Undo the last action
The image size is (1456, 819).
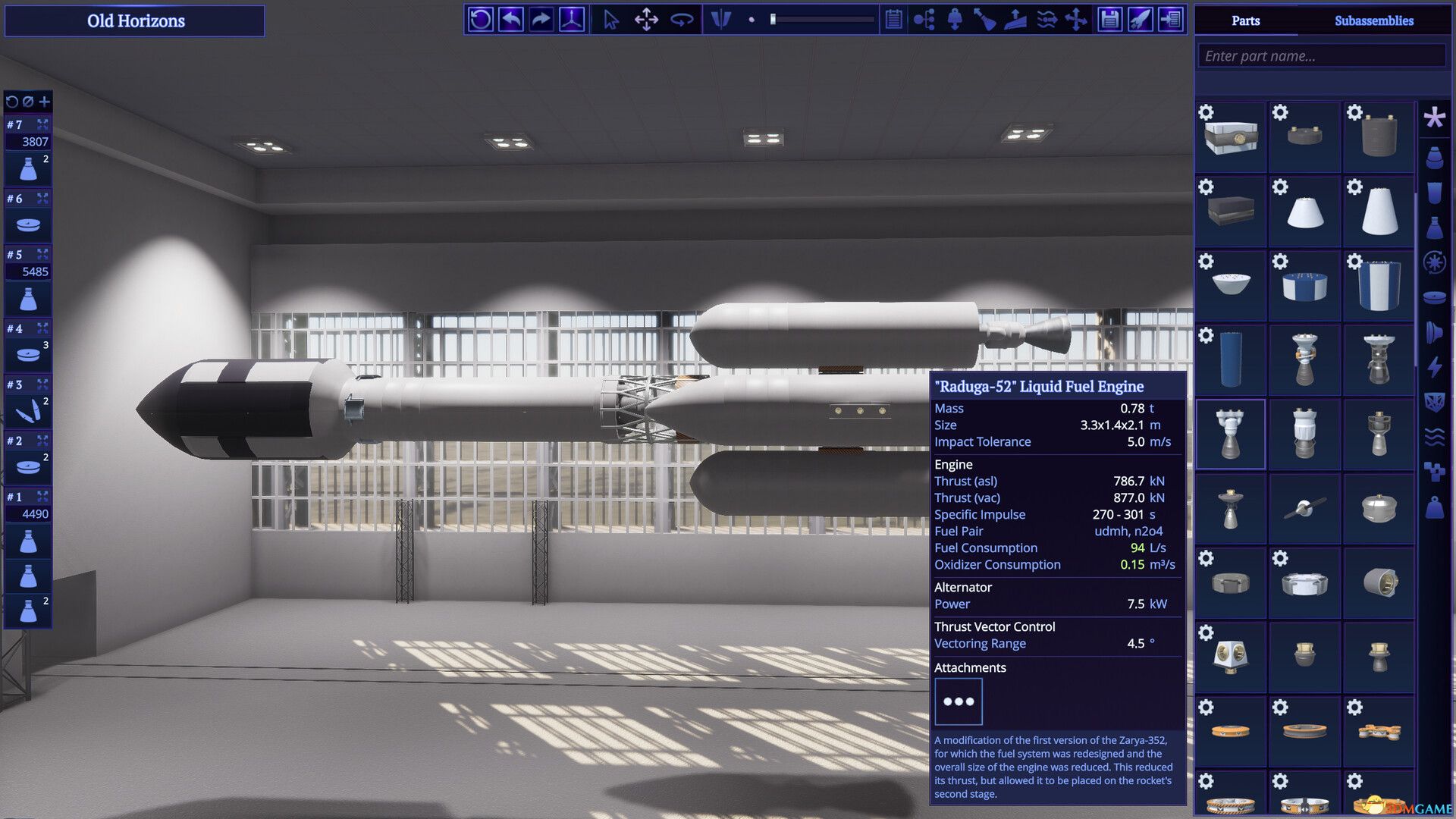(510, 20)
